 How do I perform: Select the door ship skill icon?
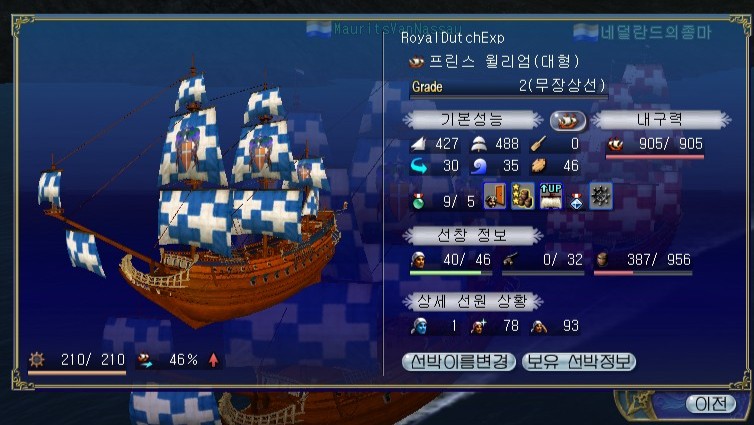click(495, 197)
